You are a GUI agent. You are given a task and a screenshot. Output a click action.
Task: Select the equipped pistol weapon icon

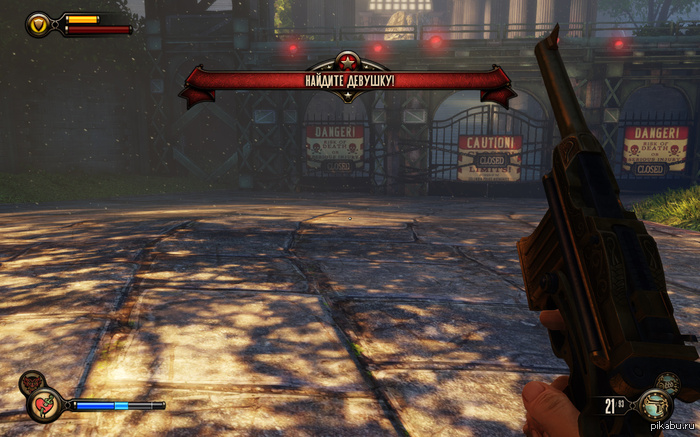click(x=657, y=407)
